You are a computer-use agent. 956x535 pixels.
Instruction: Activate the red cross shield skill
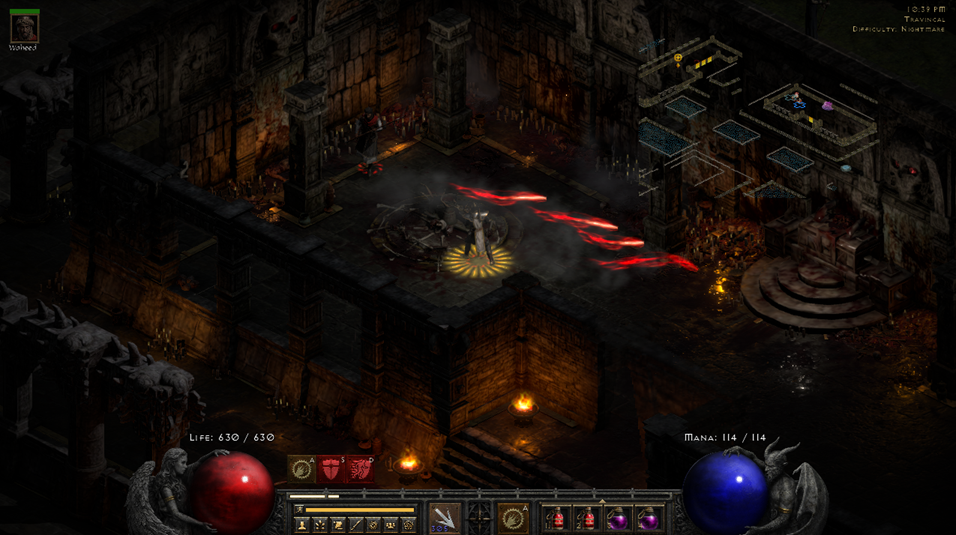click(x=331, y=468)
